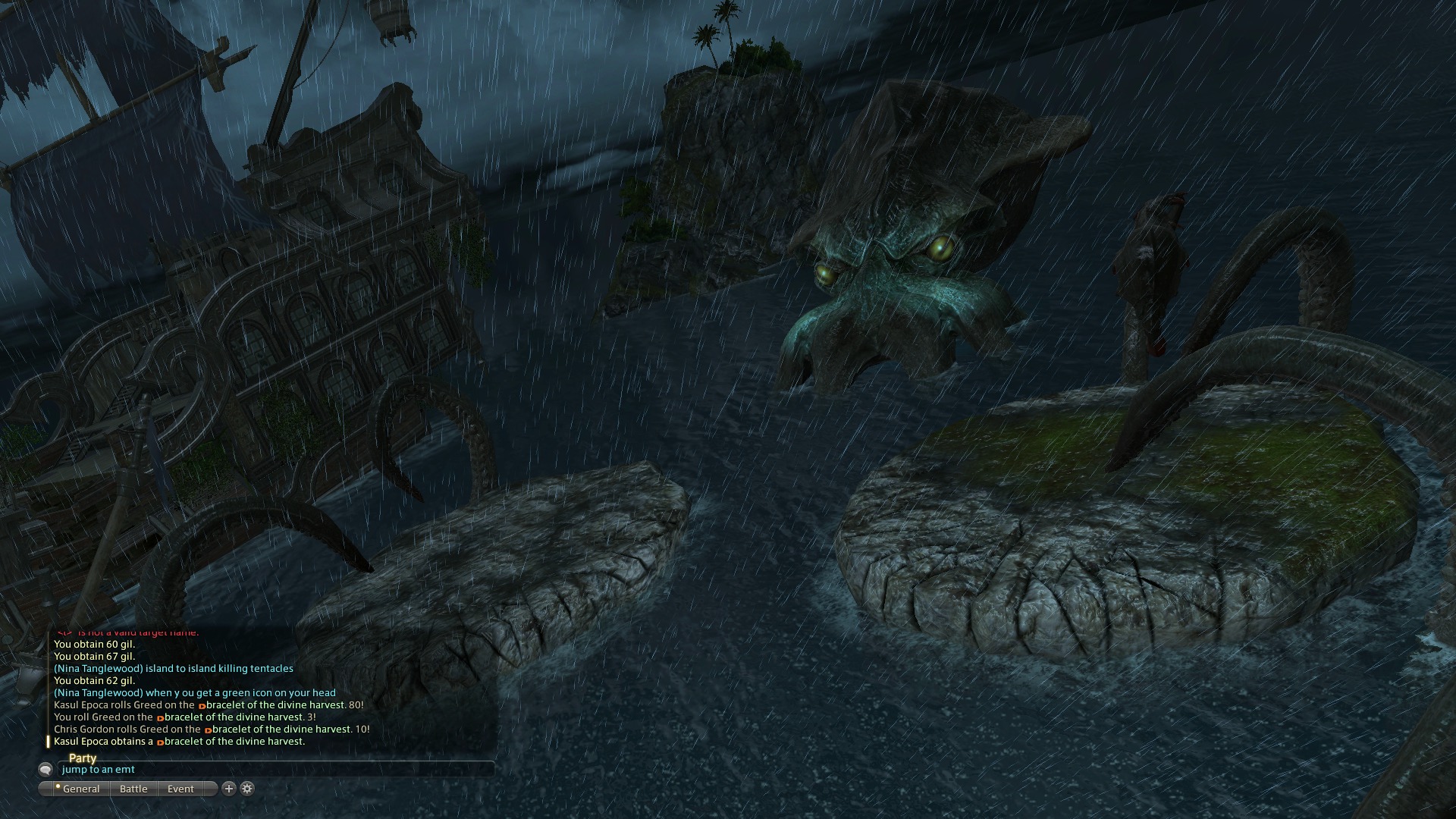Switch to the General chat tab
1456x819 pixels.
tap(80, 789)
